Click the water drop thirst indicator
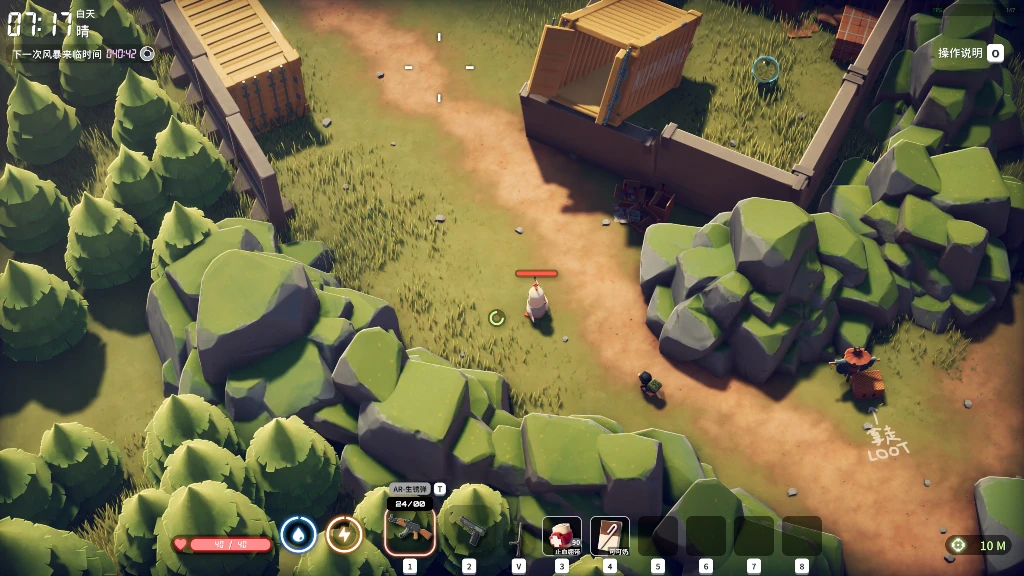Viewport: 1024px width, 576px height. click(298, 534)
